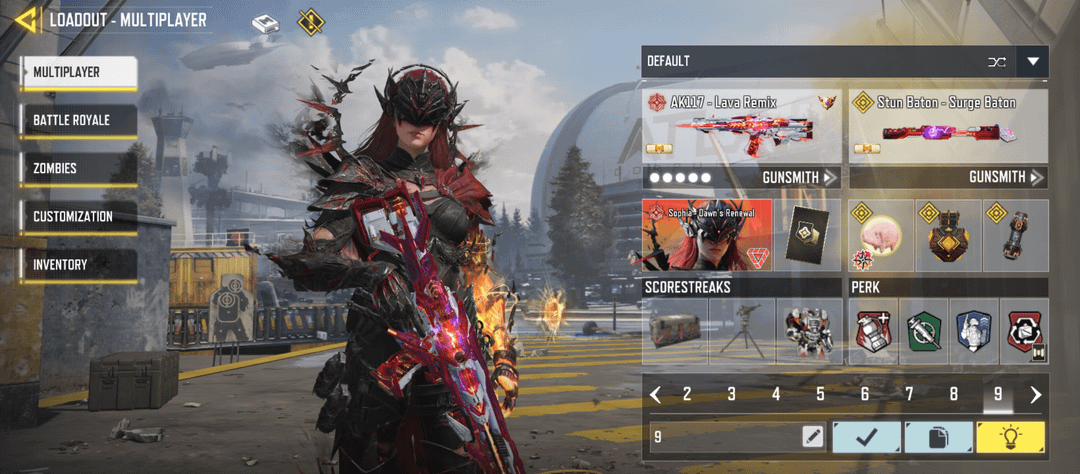The height and width of the screenshot is (474, 1080).
Task: Copy the loadout using the duplicate button
Action: pos(938,437)
